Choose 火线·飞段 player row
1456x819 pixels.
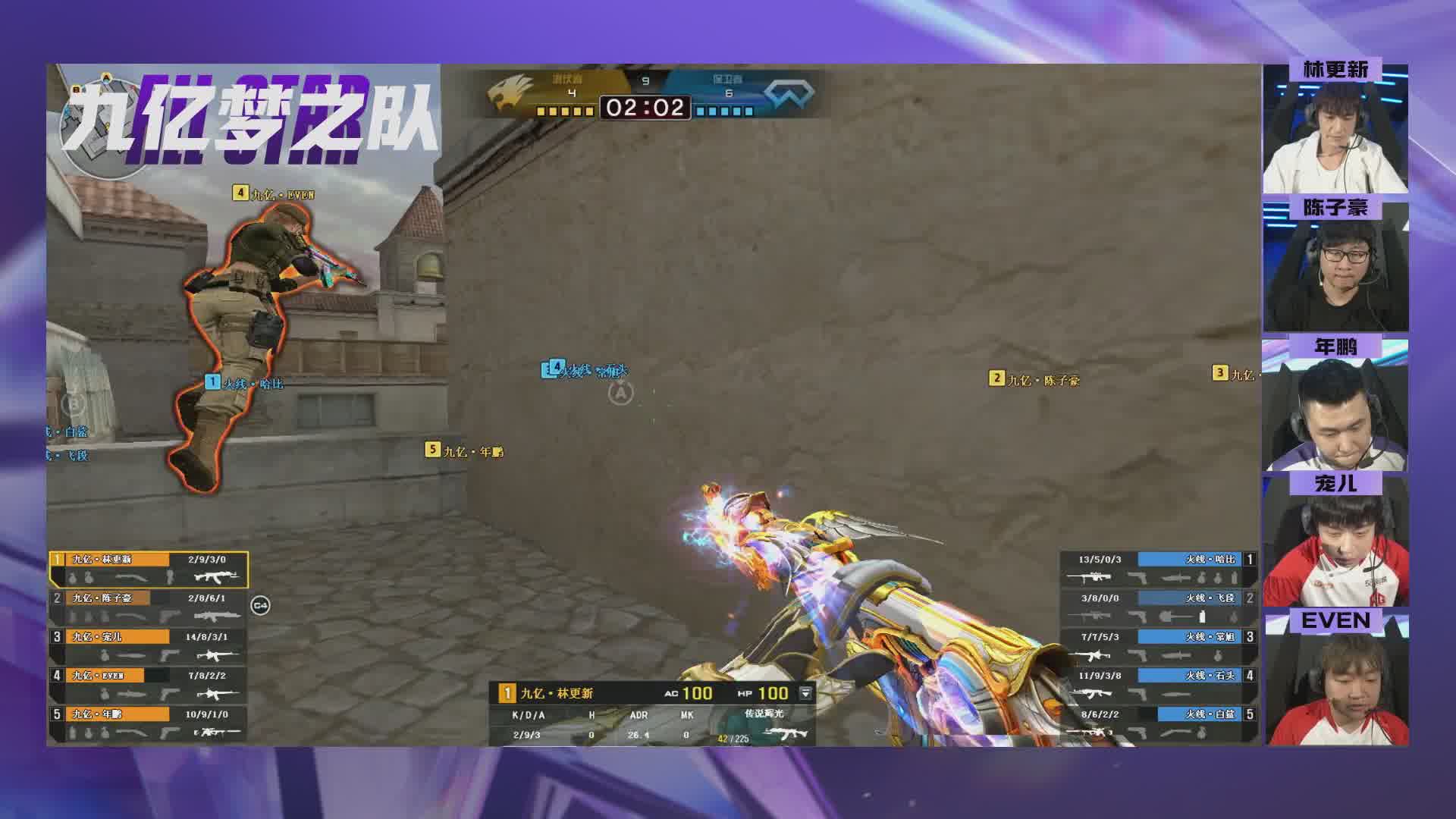pos(1158,607)
